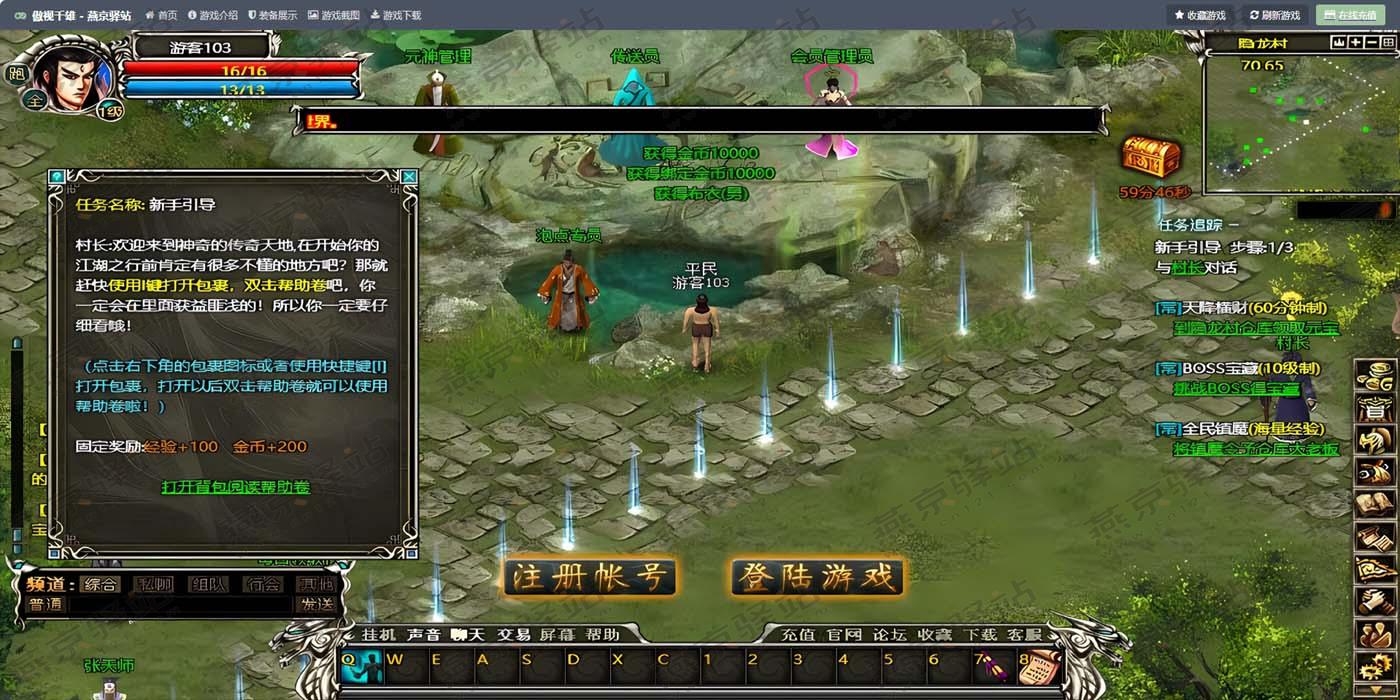
Task: Open the 挂机 auto-play menu
Action: point(379,634)
